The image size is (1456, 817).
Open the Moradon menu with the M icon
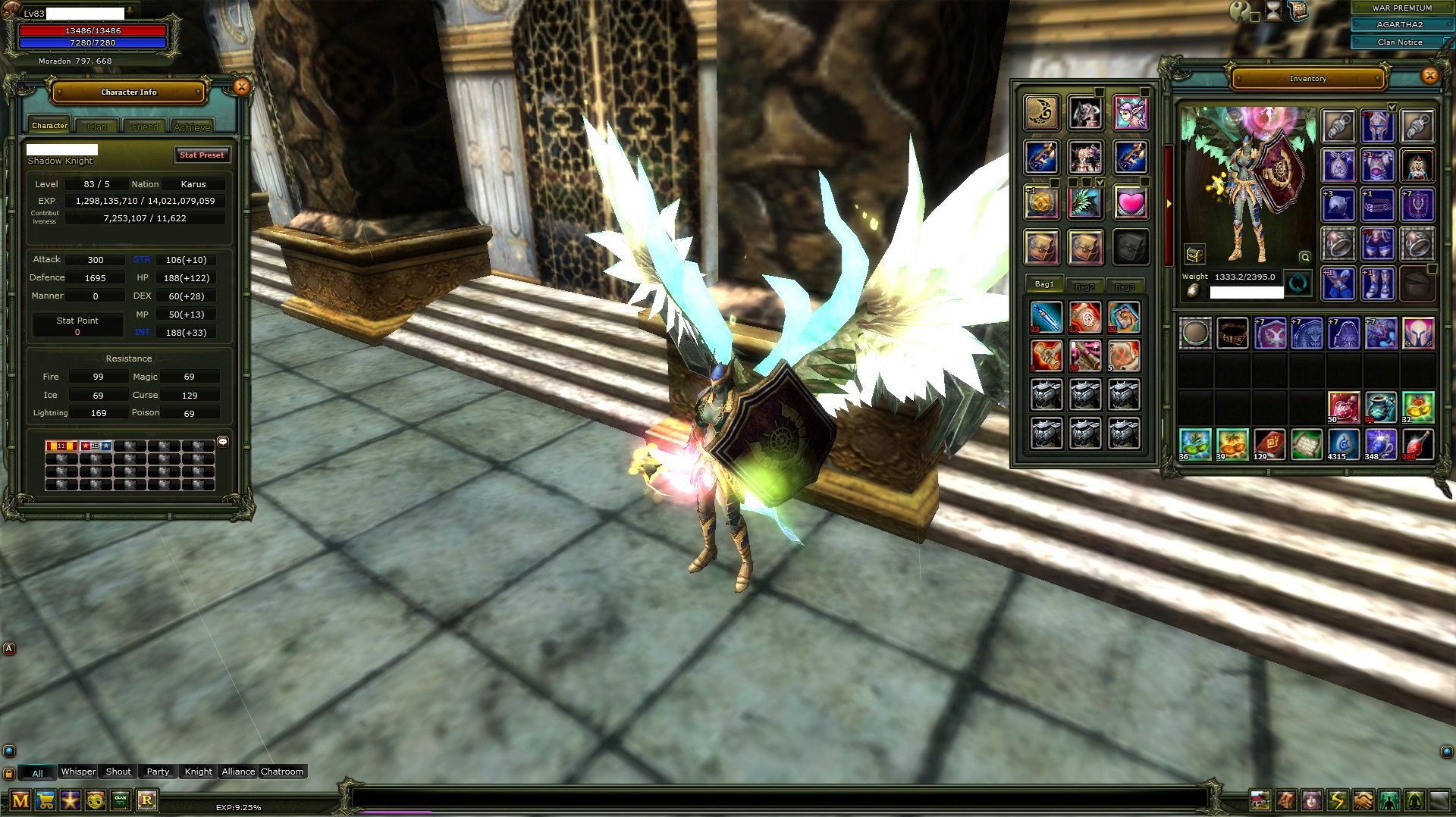point(20,800)
